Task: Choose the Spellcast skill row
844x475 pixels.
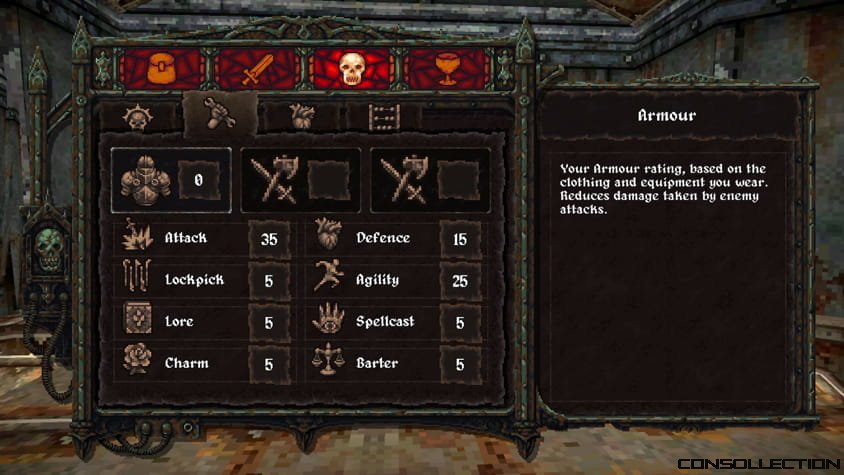Action: click(x=396, y=322)
